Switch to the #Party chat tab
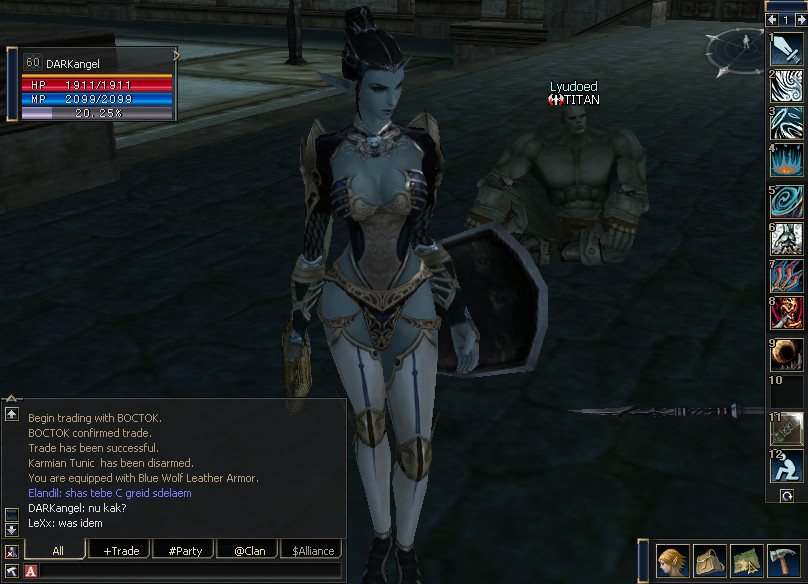 pyautogui.click(x=185, y=550)
